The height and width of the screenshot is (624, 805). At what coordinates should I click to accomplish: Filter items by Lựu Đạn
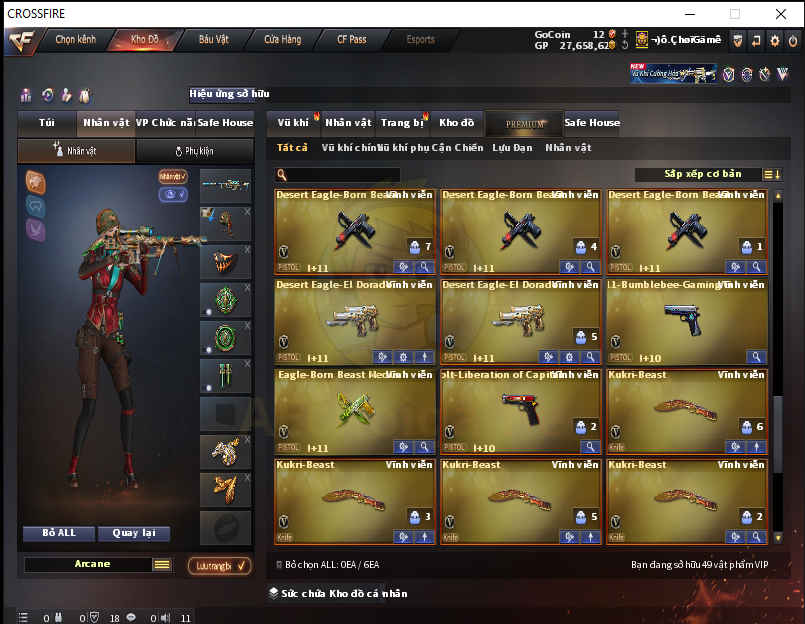[512, 148]
